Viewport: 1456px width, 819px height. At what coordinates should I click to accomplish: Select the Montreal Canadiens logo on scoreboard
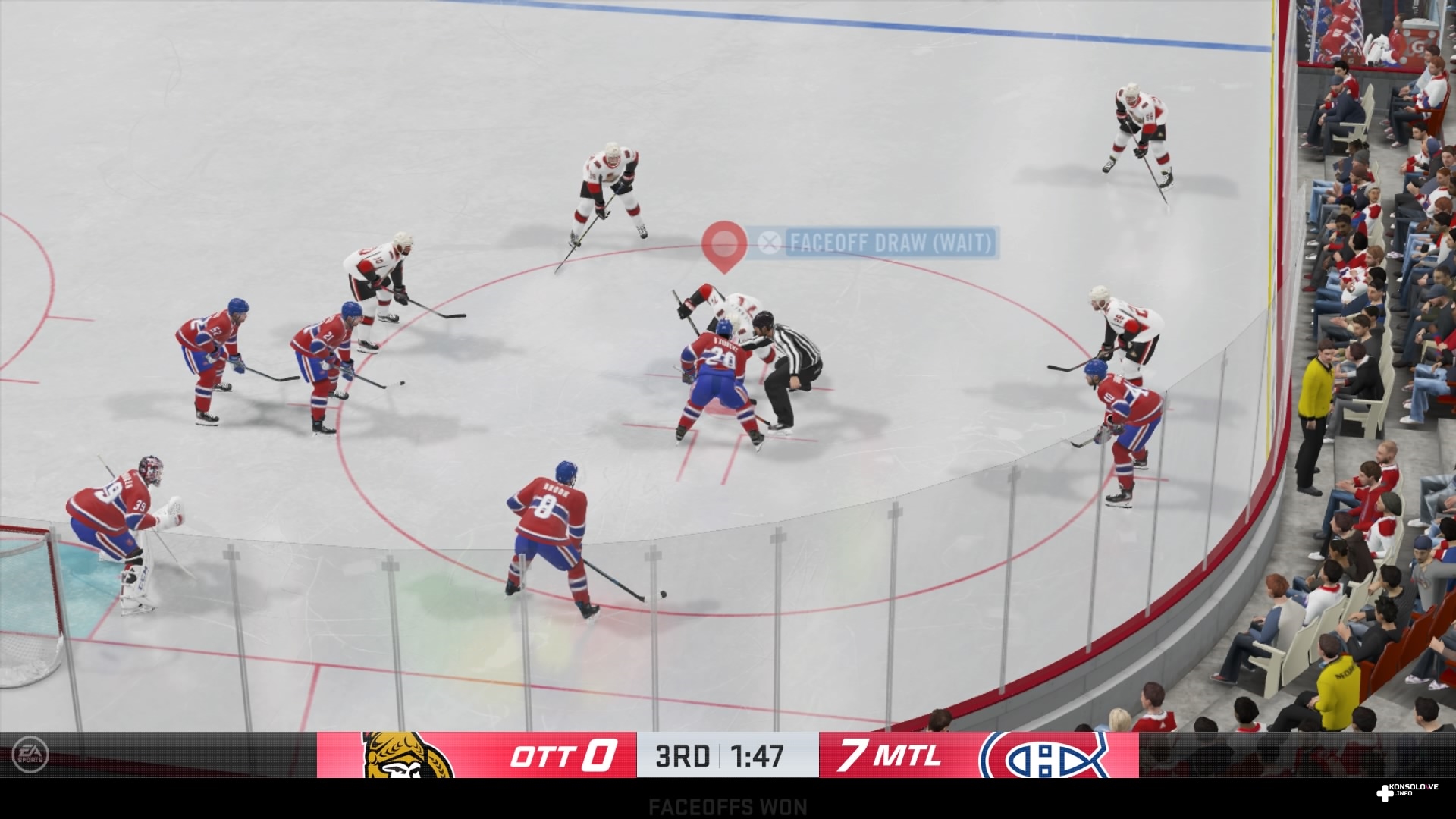click(1046, 755)
